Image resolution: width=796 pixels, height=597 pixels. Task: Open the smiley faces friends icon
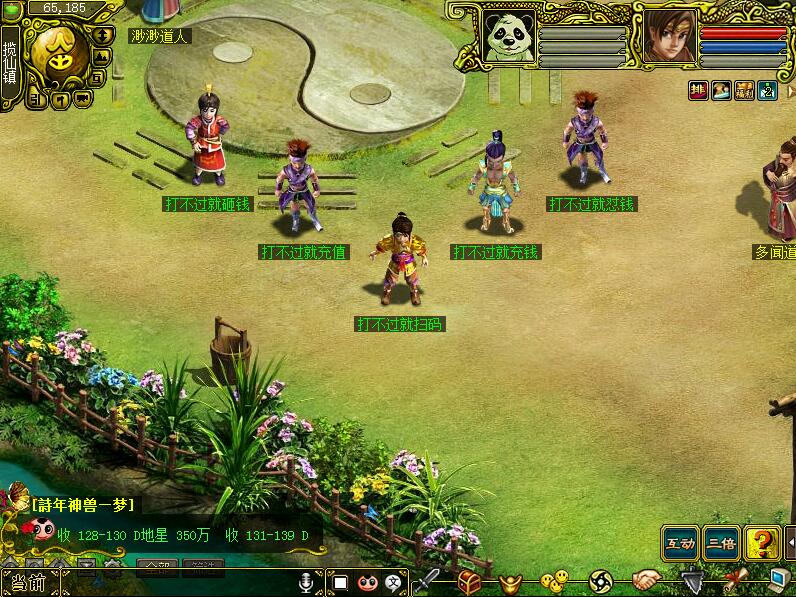553,580
